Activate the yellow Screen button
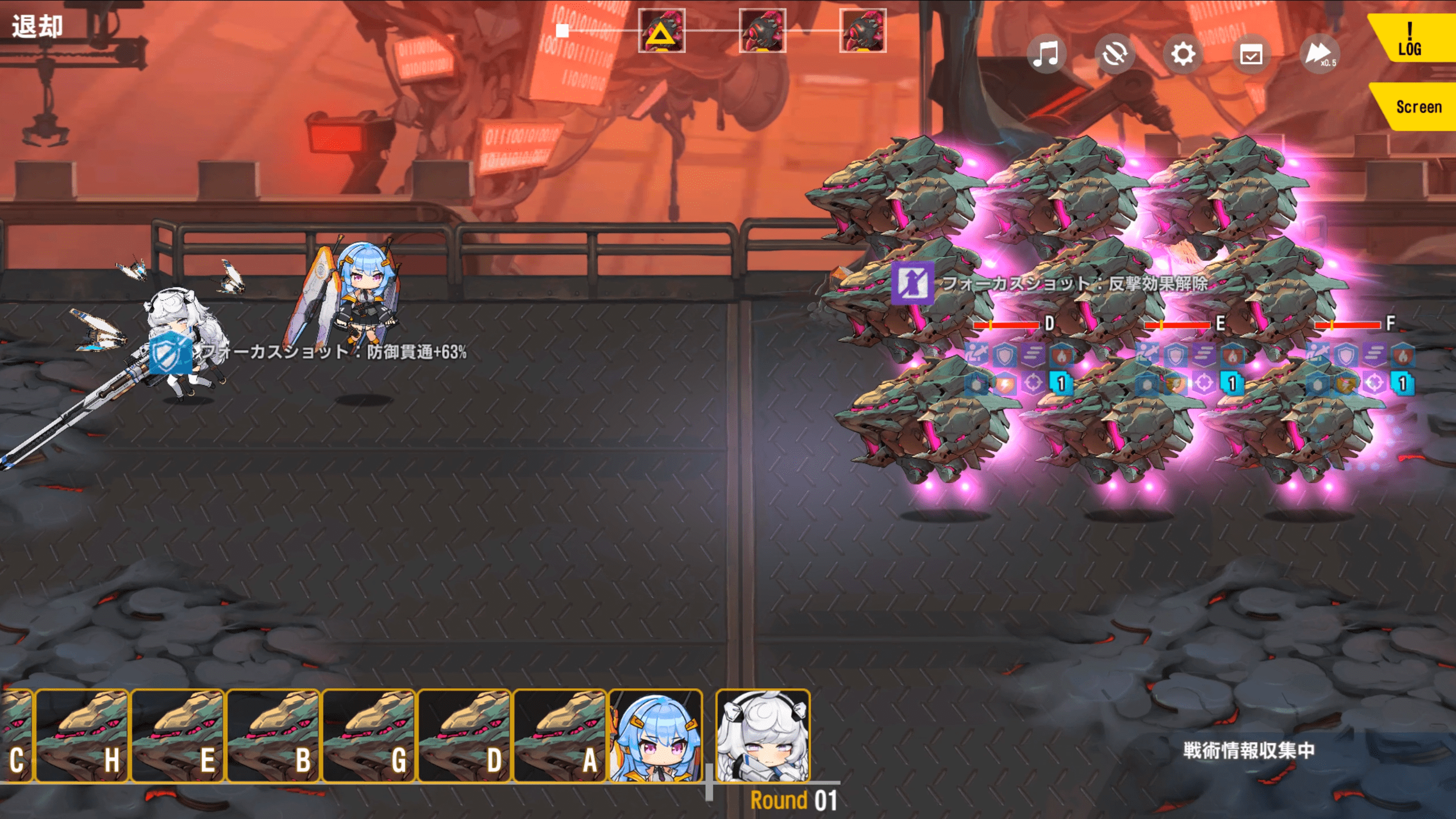Screen dimensions: 1456x819 1416,107
